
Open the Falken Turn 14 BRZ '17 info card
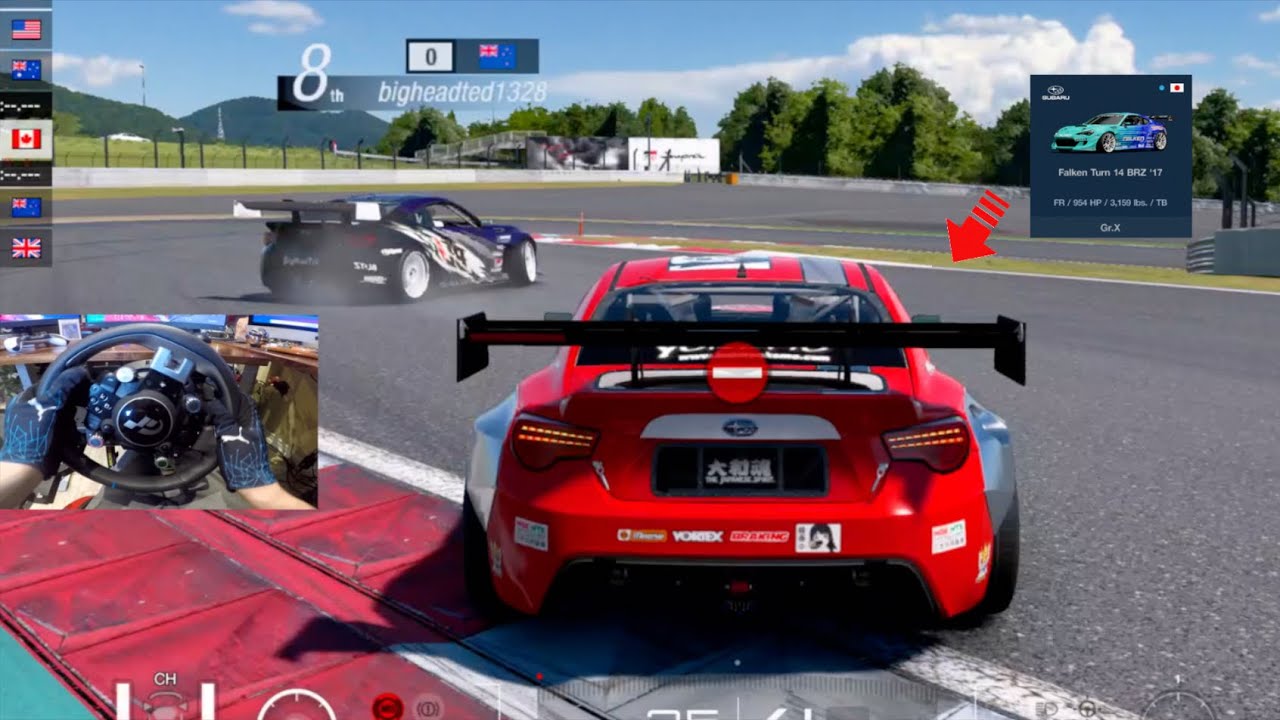click(x=1110, y=156)
